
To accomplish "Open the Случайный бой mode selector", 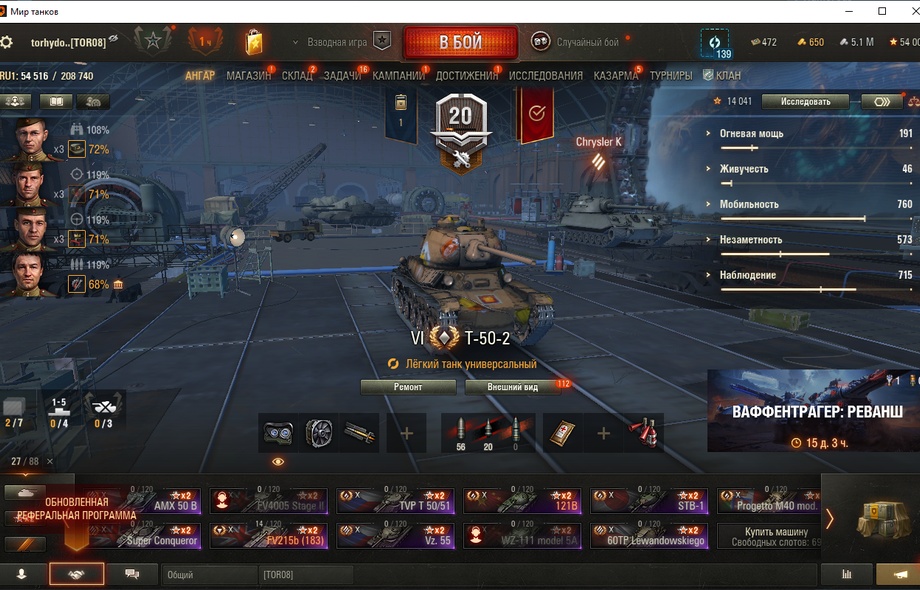I will 576,42.
